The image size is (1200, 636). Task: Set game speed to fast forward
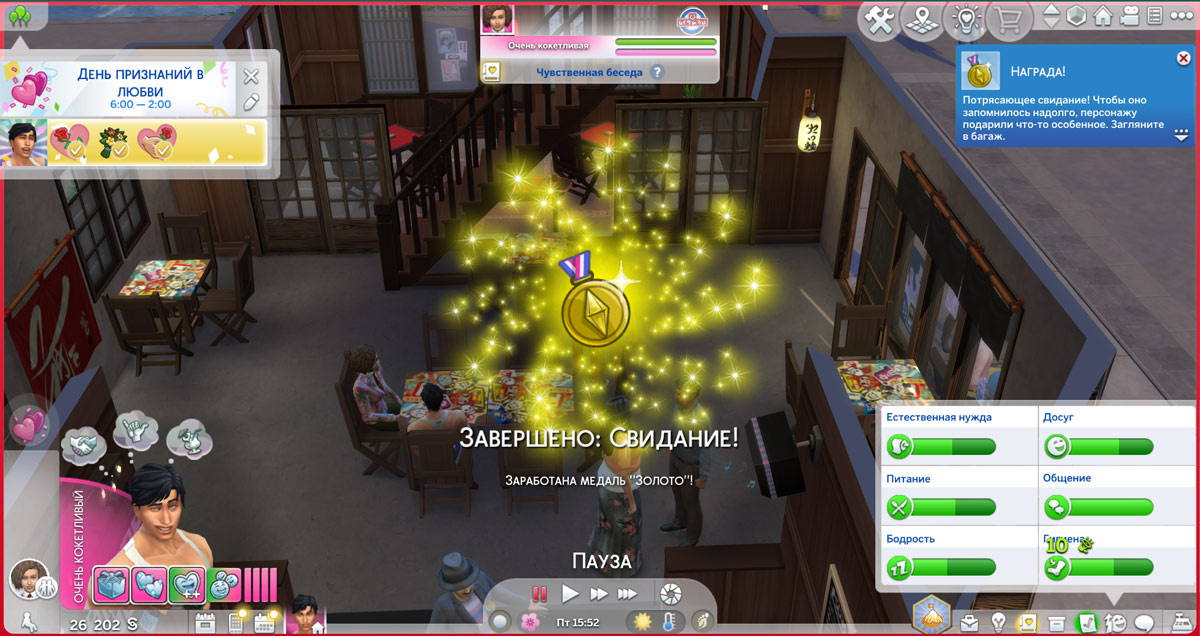click(598, 594)
